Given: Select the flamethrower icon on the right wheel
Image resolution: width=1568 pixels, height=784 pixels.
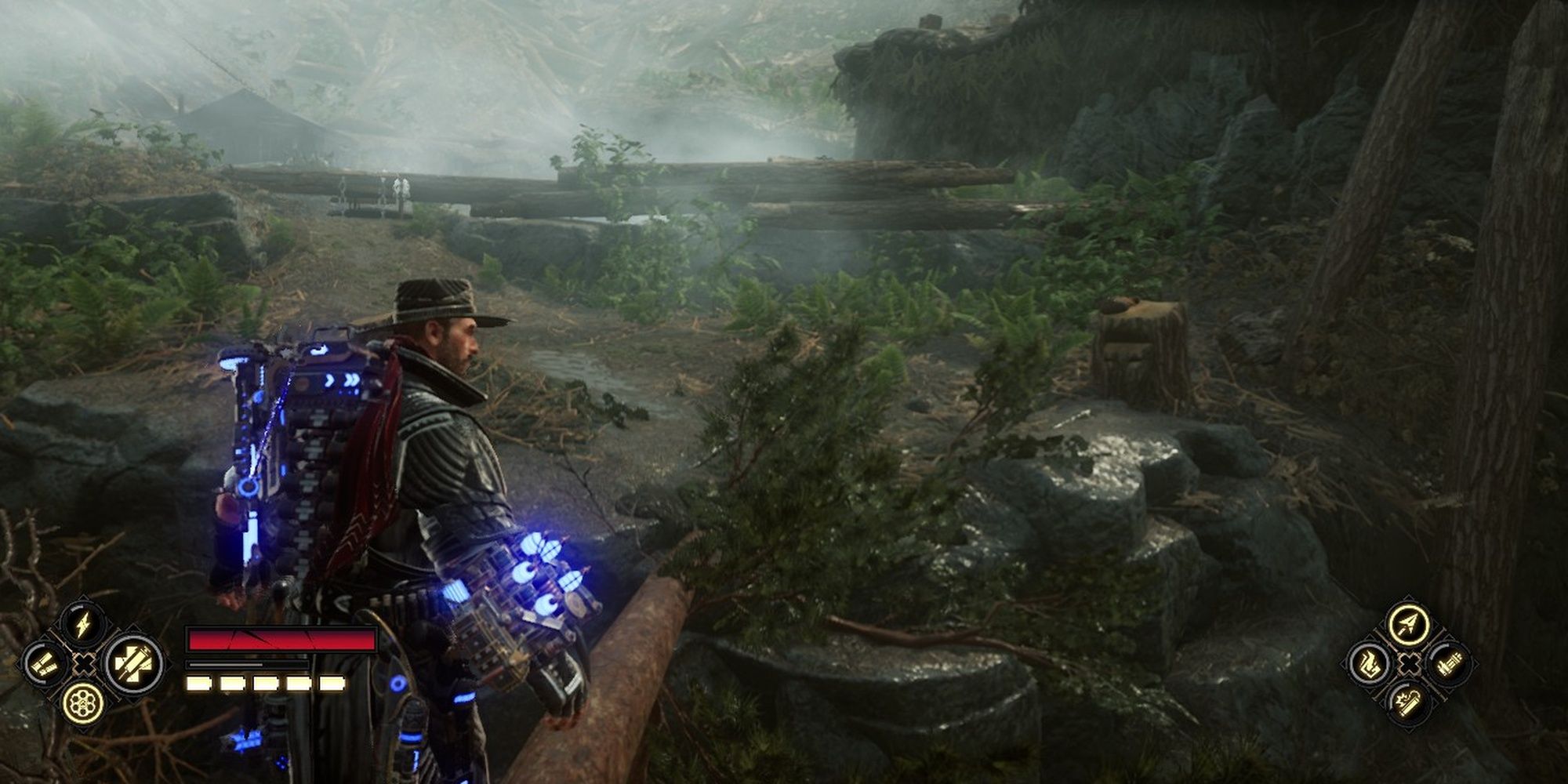Looking at the screenshot, I should point(1370,664).
